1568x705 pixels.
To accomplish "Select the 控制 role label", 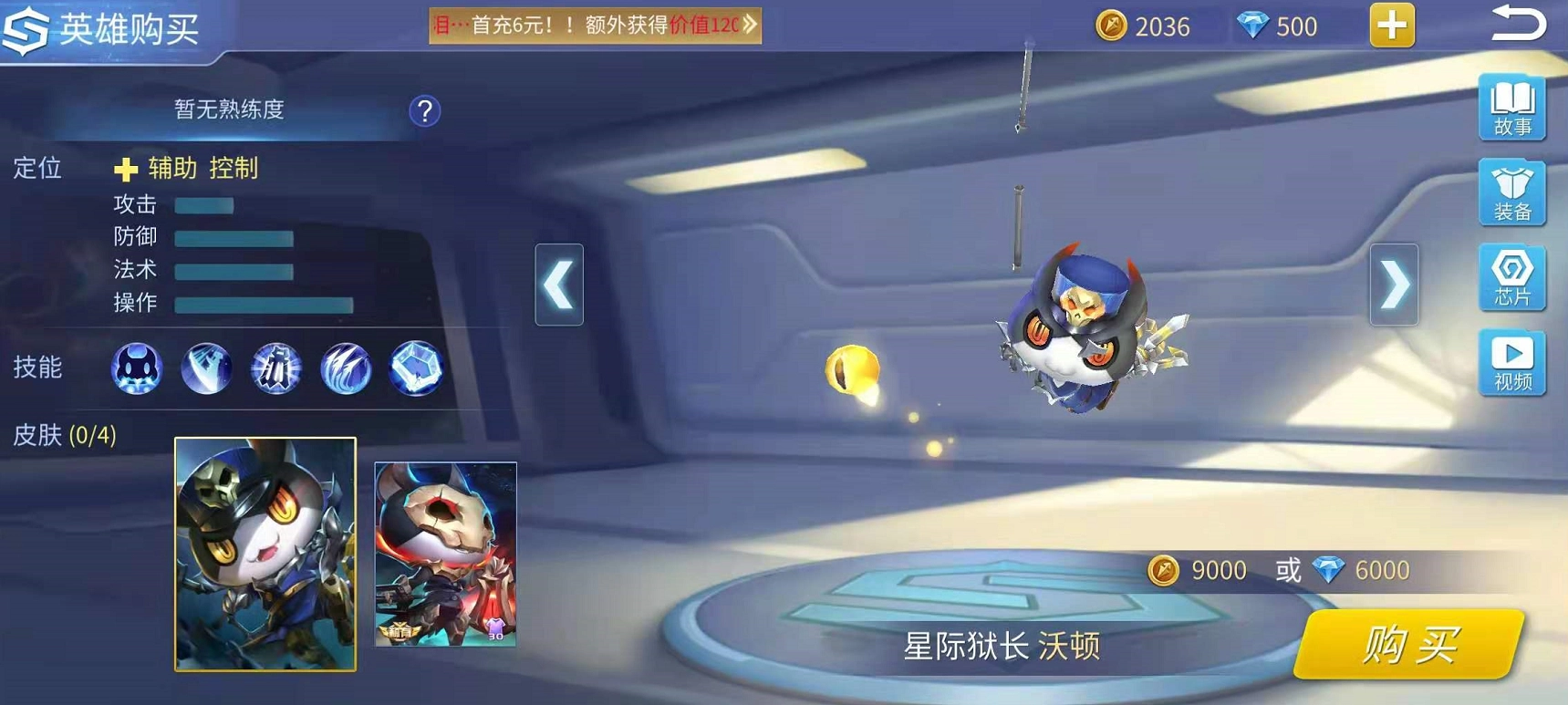I will pyautogui.click(x=235, y=168).
